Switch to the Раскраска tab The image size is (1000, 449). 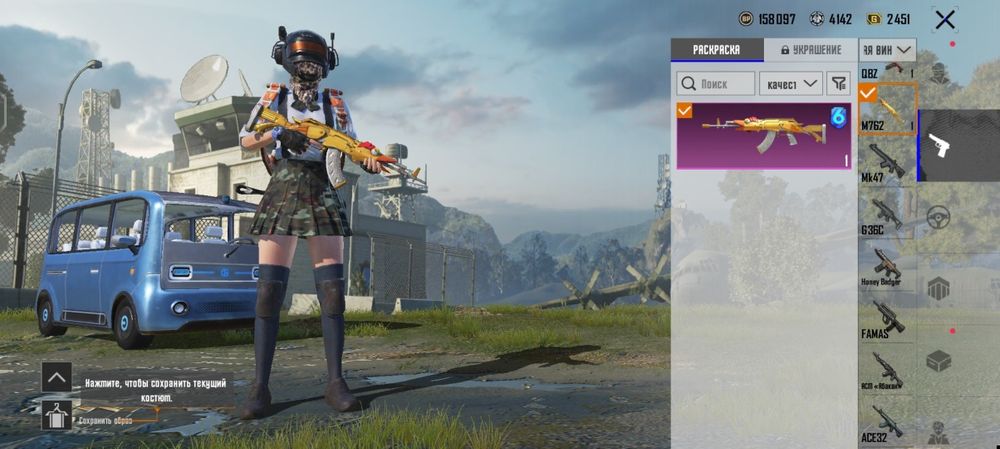tap(716, 50)
